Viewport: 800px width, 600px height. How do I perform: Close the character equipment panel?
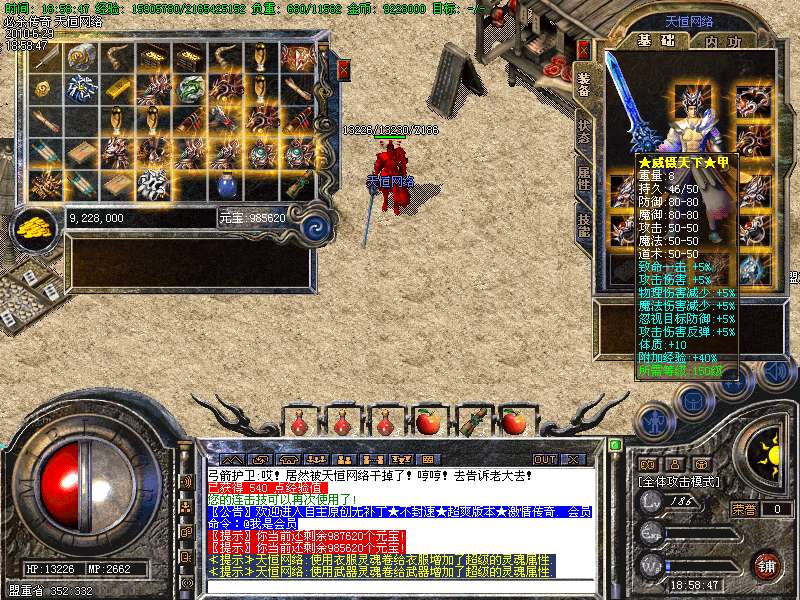[x=584, y=49]
